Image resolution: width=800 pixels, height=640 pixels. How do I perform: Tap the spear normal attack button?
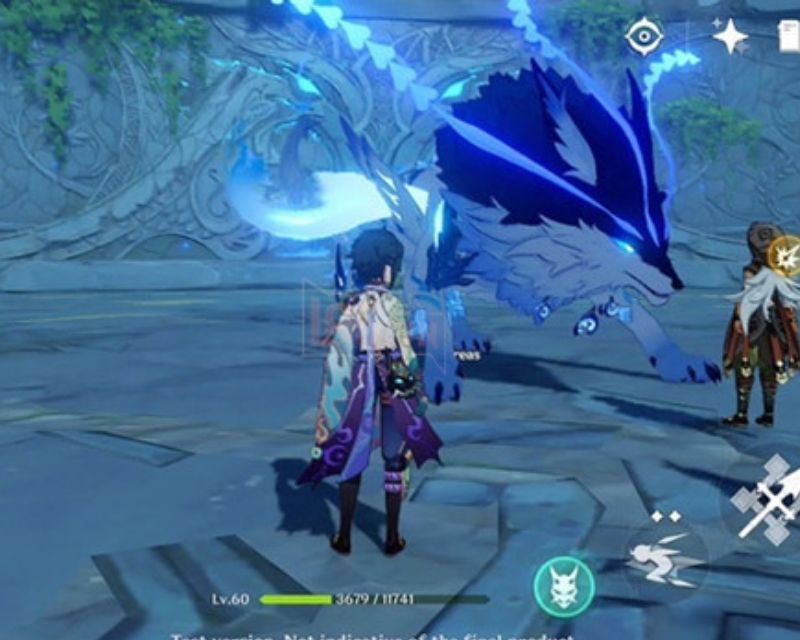point(767,498)
